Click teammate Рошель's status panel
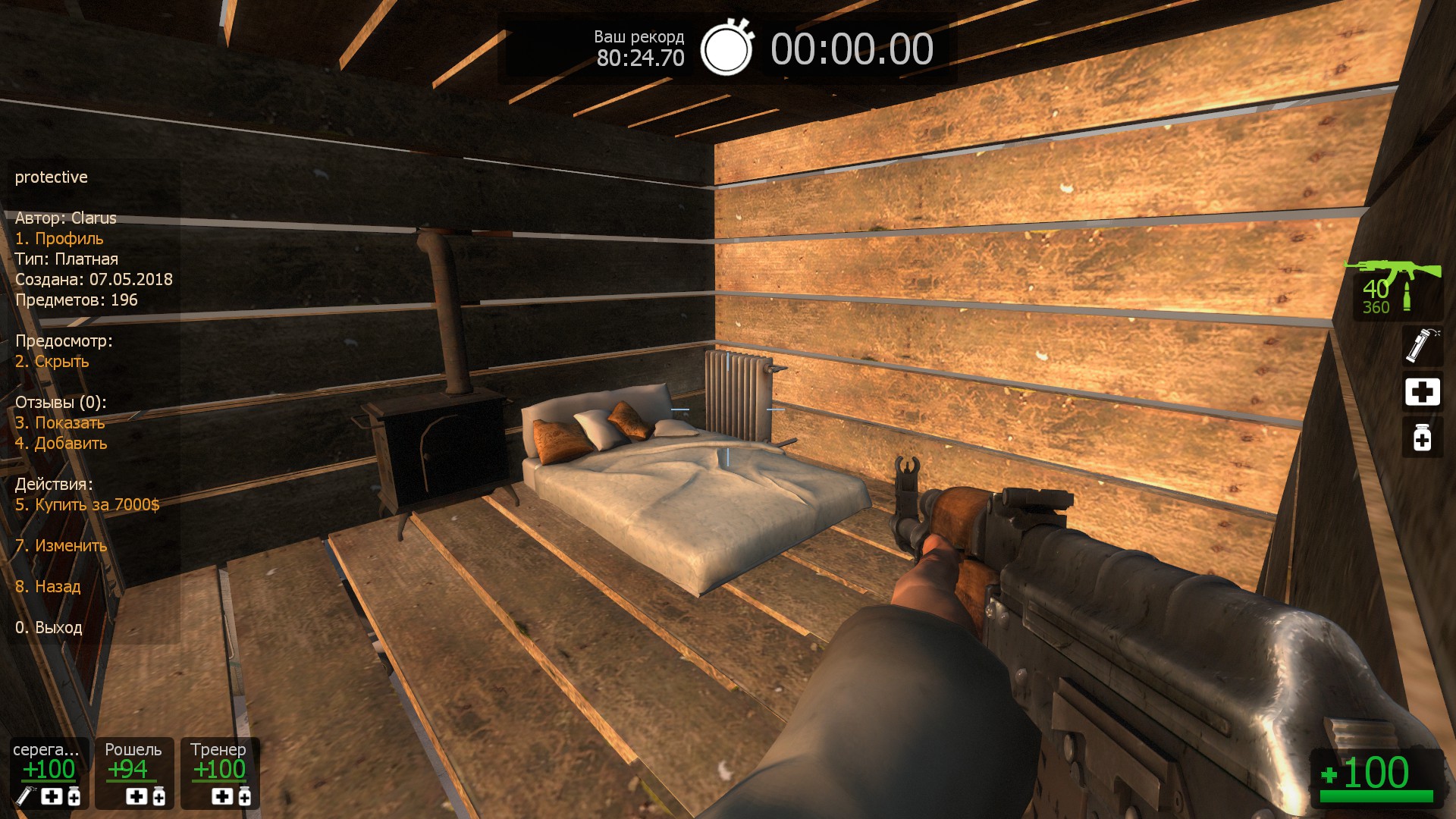Viewport: 1456px width, 819px height. click(x=134, y=773)
